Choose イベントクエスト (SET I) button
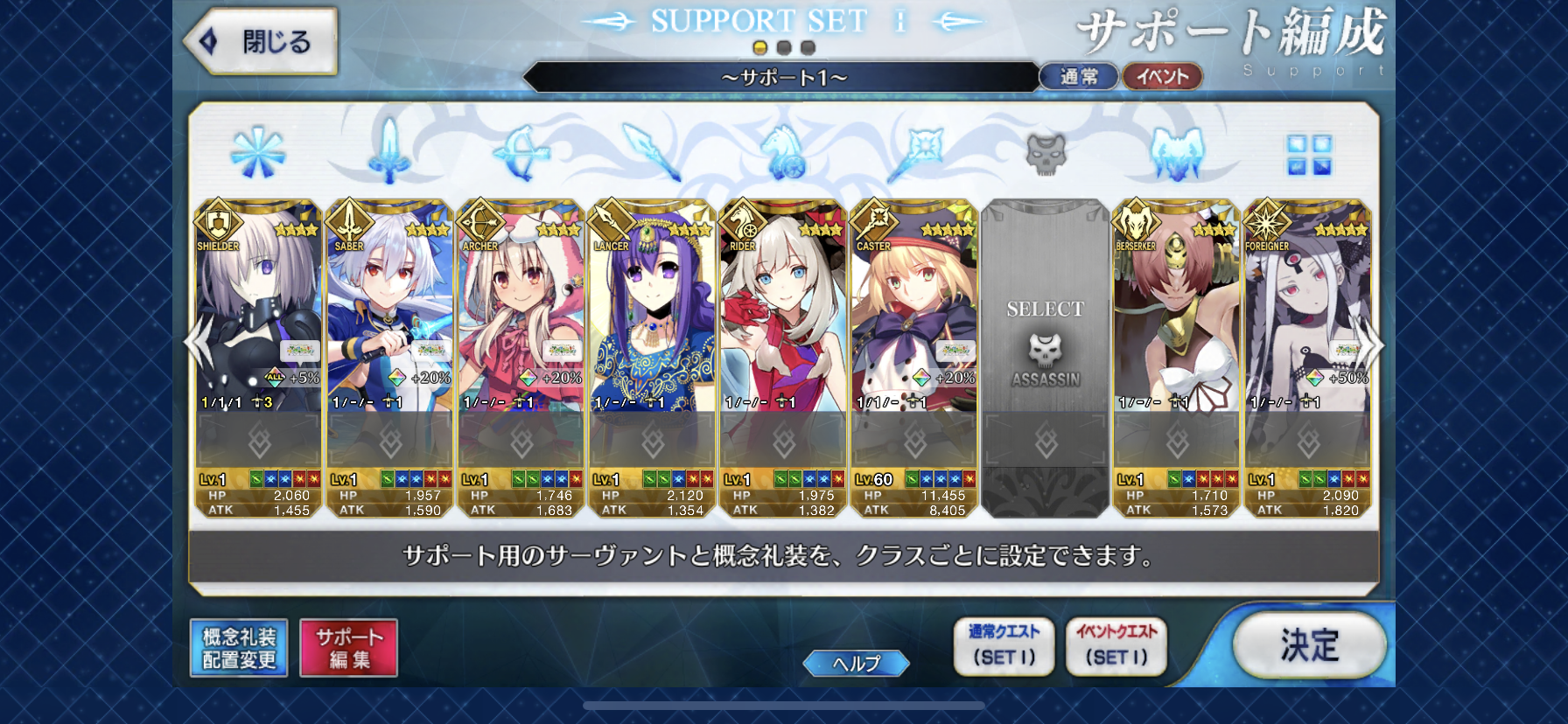 (x=1116, y=646)
